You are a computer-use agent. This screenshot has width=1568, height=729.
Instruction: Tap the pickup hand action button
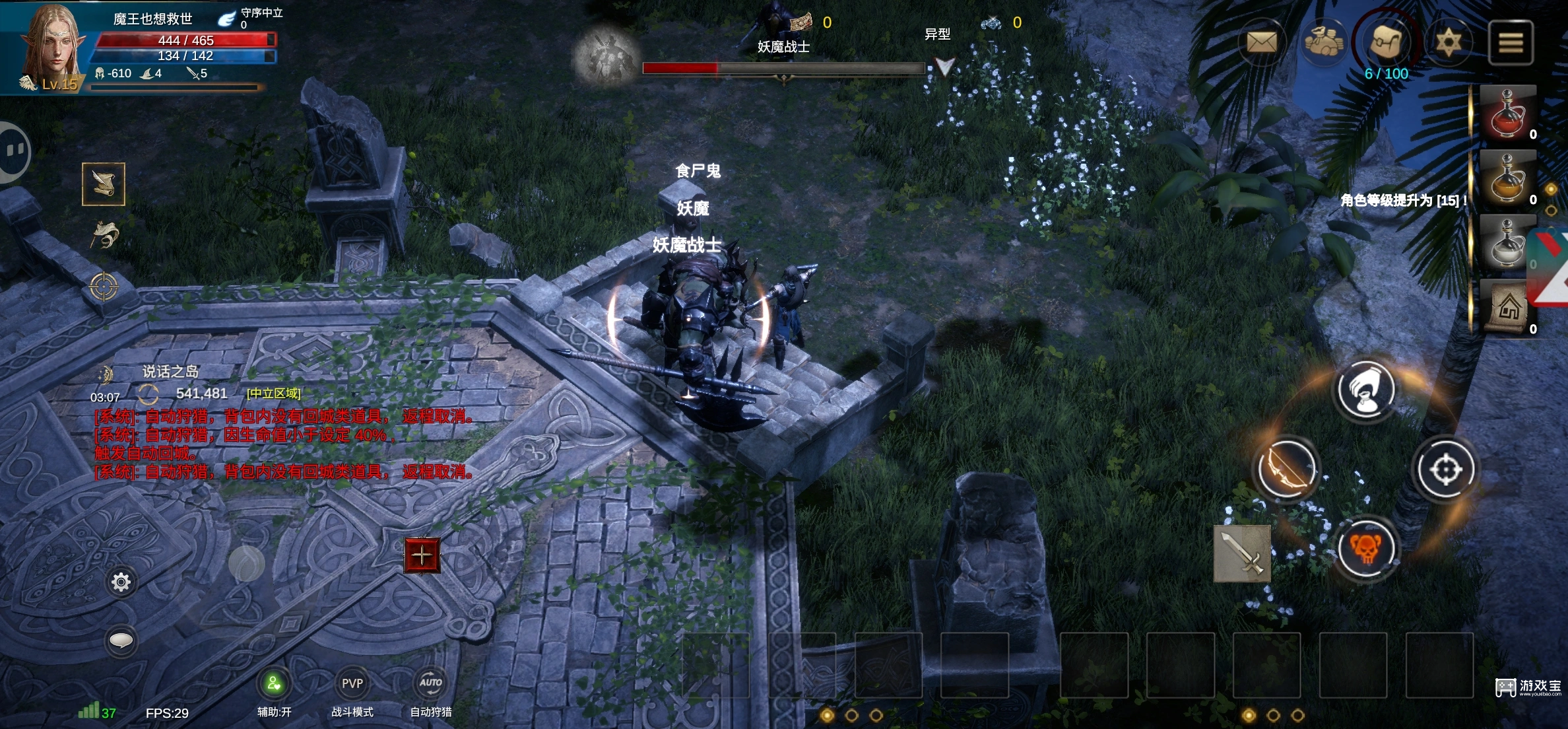[1366, 389]
